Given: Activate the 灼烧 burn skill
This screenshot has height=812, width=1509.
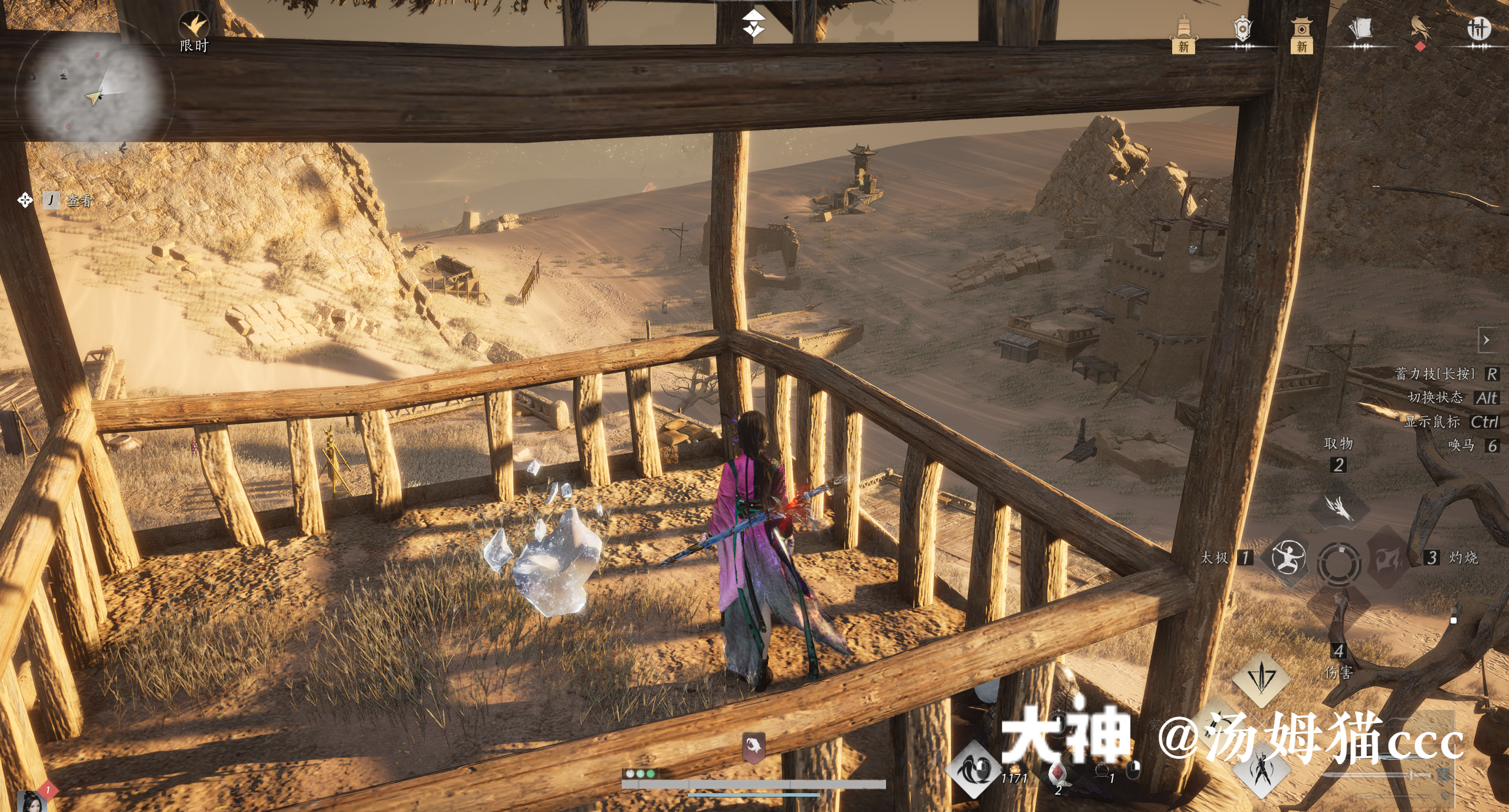Looking at the screenshot, I should point(1389,558).
